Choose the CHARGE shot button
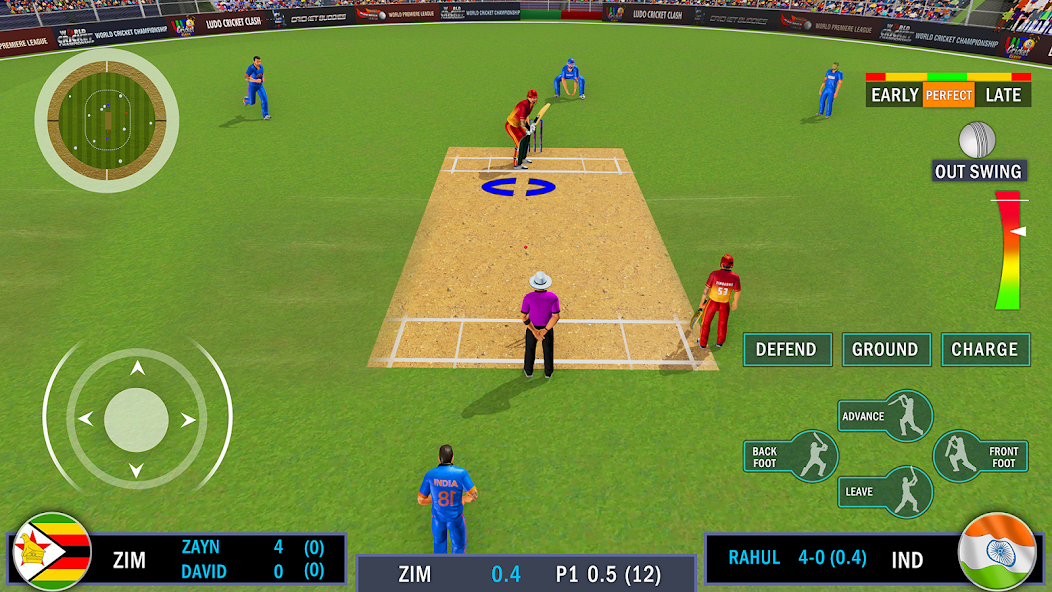 (x=985, y=350)
